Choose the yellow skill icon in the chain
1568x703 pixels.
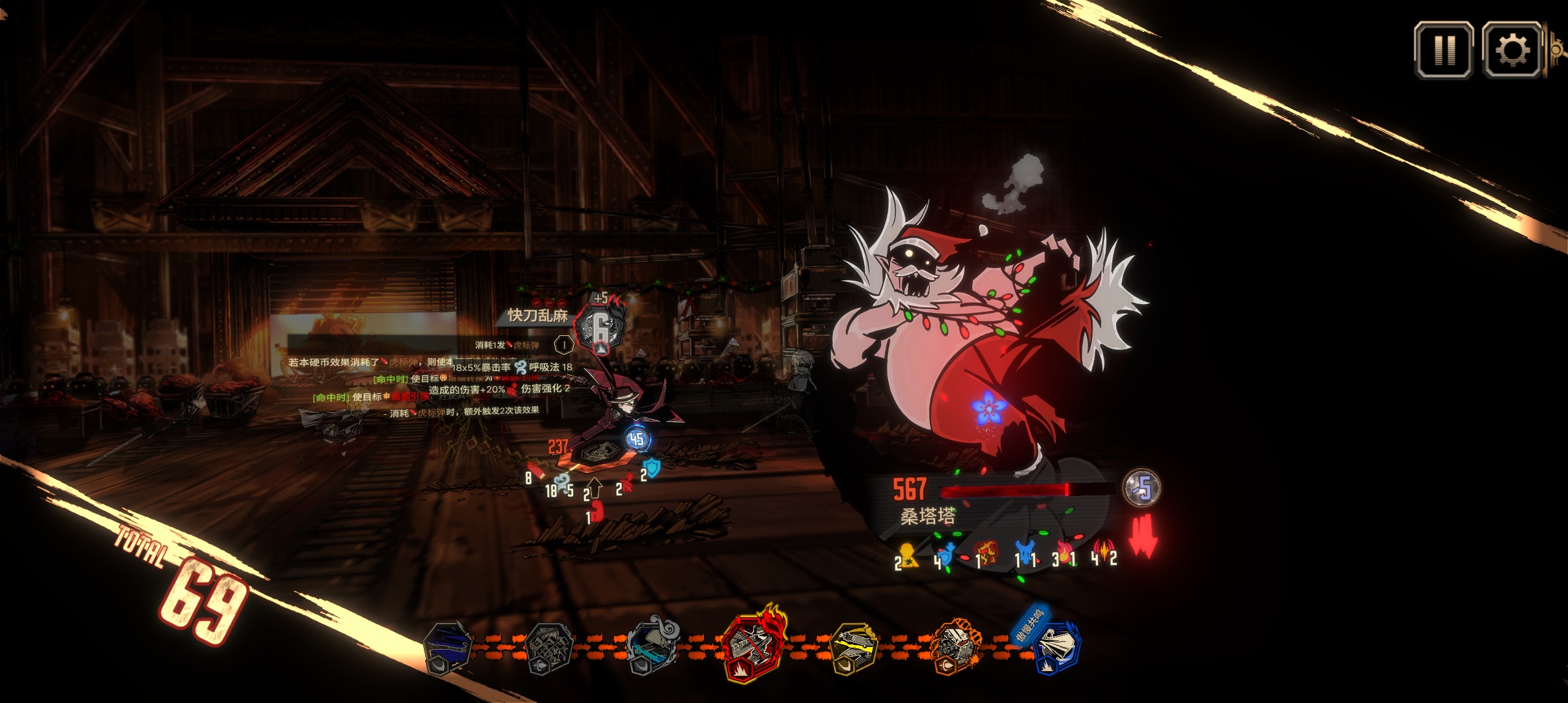pyautogui.click(x=854, y=648)
